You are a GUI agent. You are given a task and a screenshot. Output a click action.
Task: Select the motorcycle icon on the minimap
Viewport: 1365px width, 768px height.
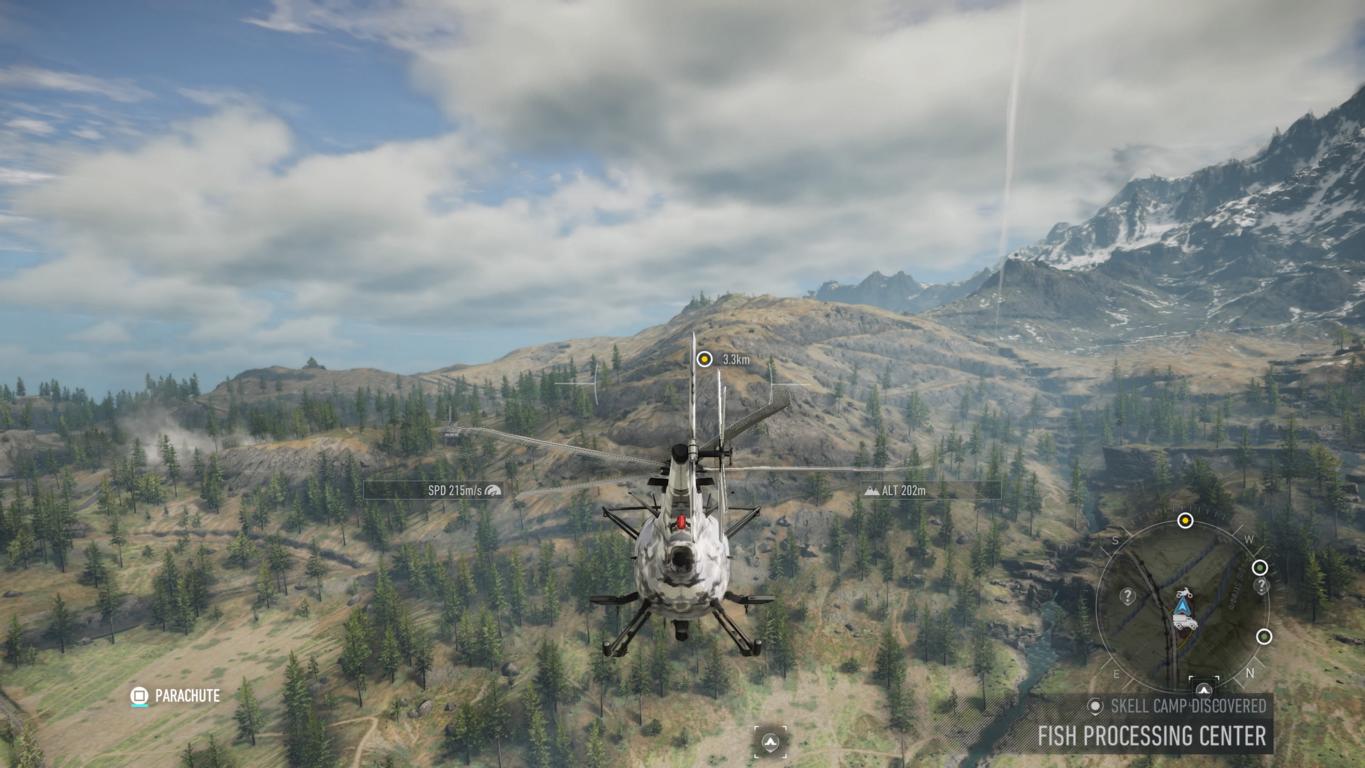tap(1184, 592)
